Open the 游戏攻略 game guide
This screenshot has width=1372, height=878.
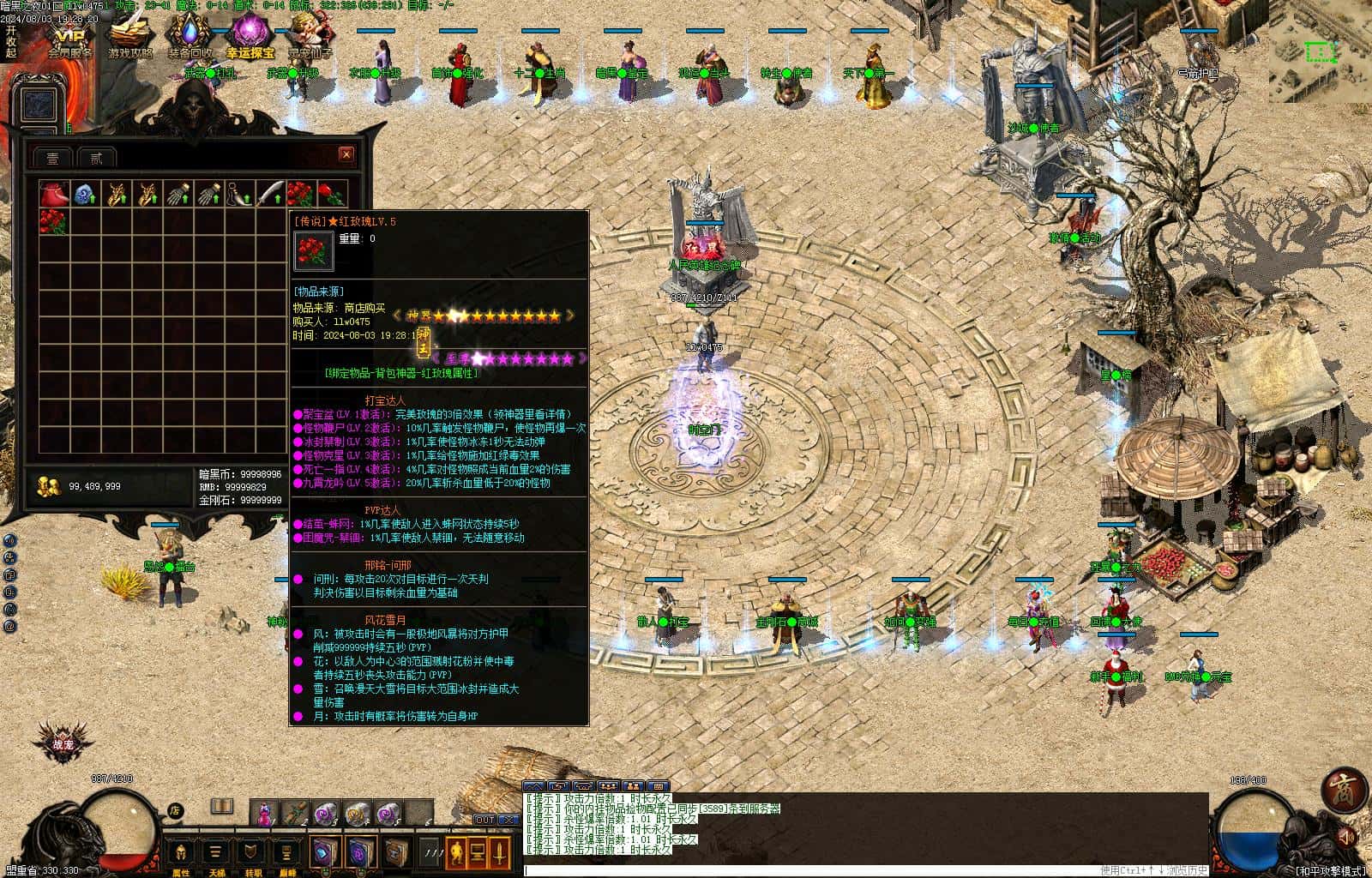(x=129, y=38)
